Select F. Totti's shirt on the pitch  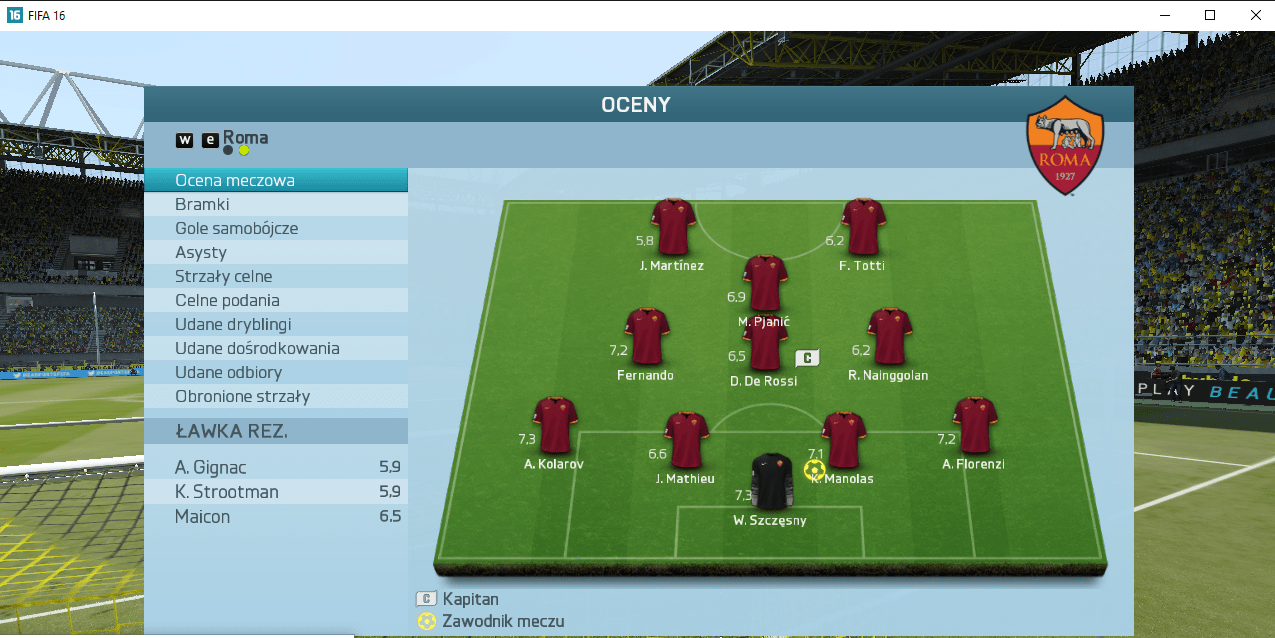(x=863, y=226)
